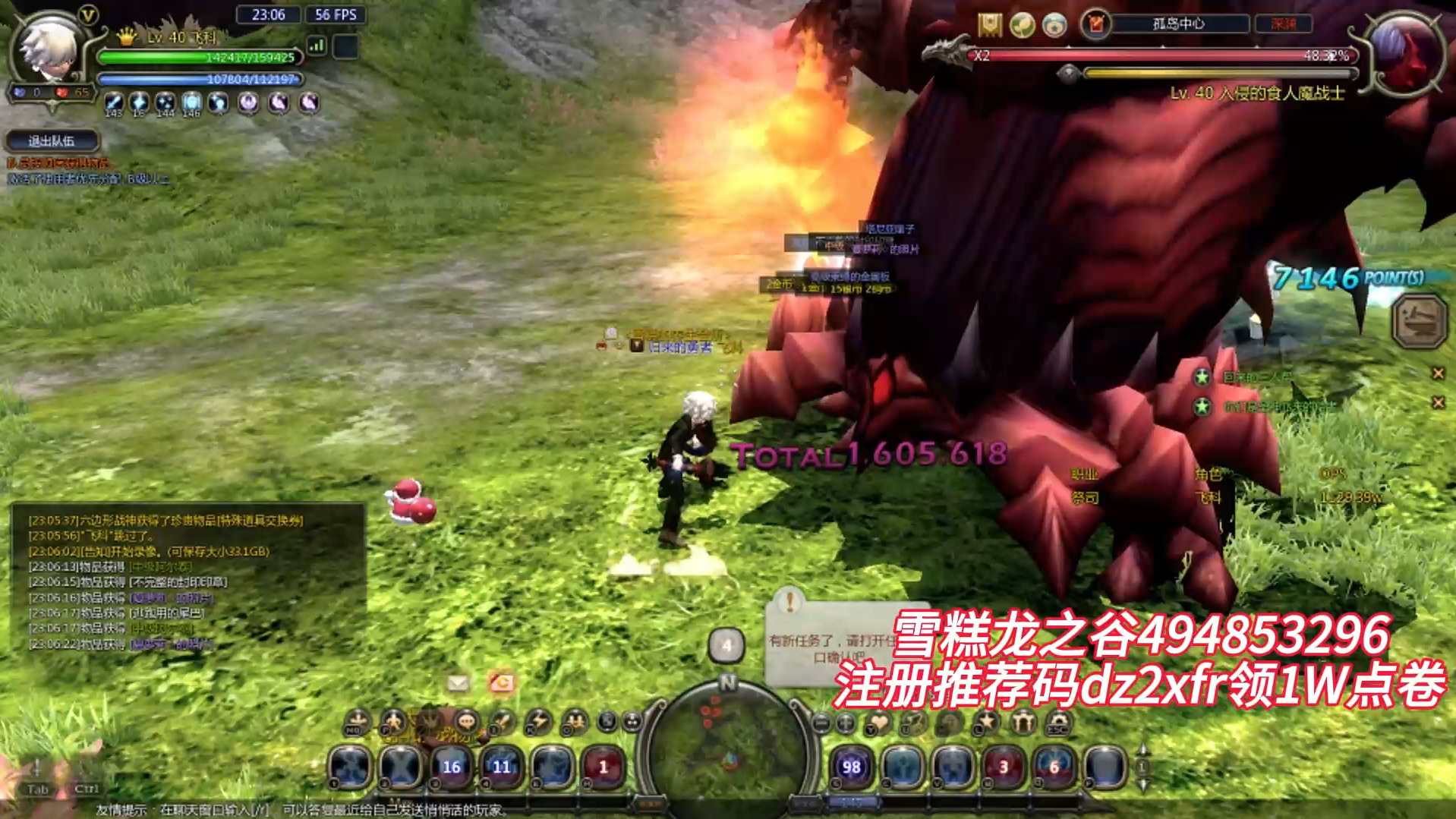Open the orange notification icon beside the envelope
The width and height of the screenshot is (1456, 819).
501,682
